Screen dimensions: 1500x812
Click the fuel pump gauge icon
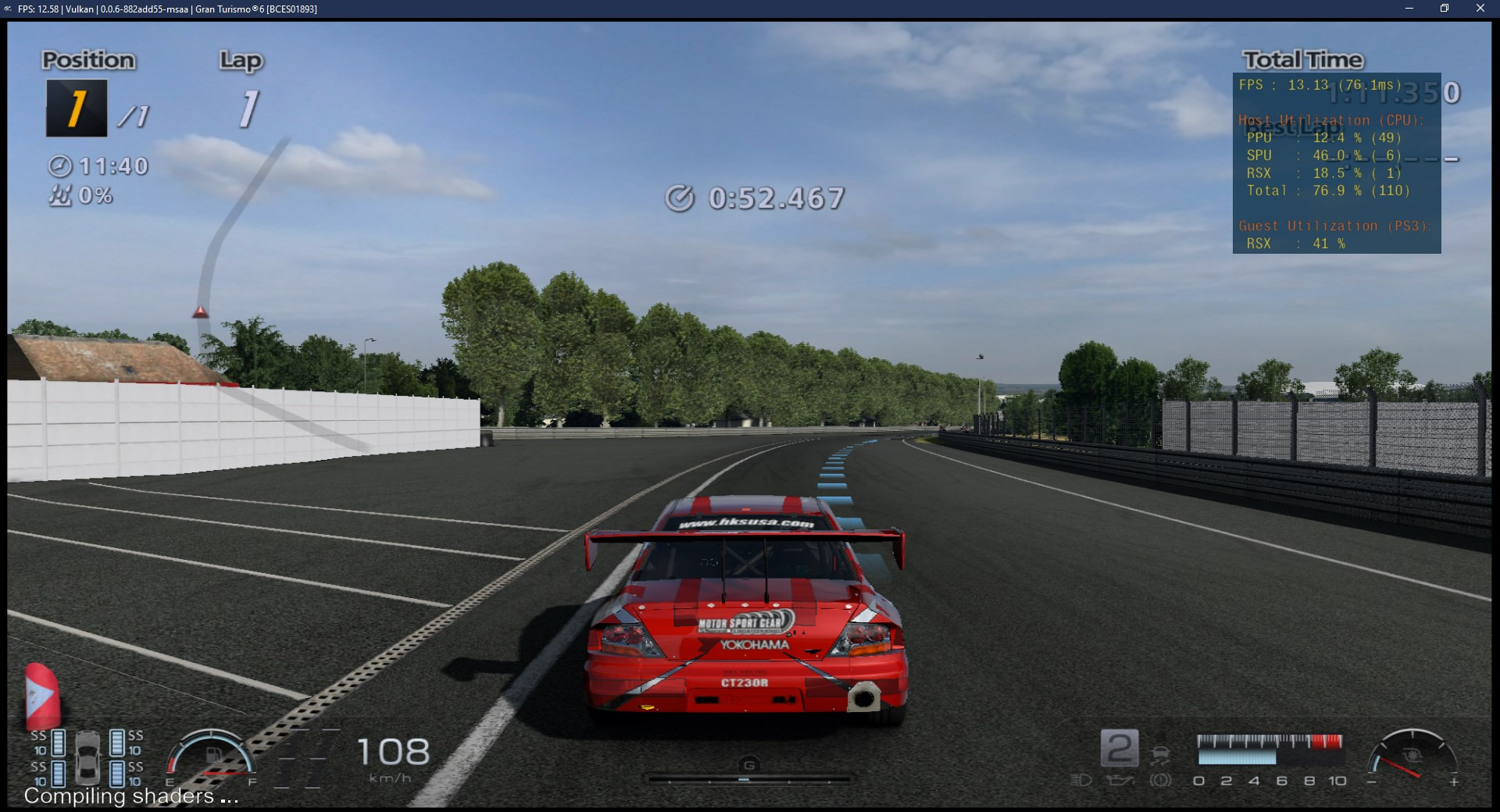[214, 756]
